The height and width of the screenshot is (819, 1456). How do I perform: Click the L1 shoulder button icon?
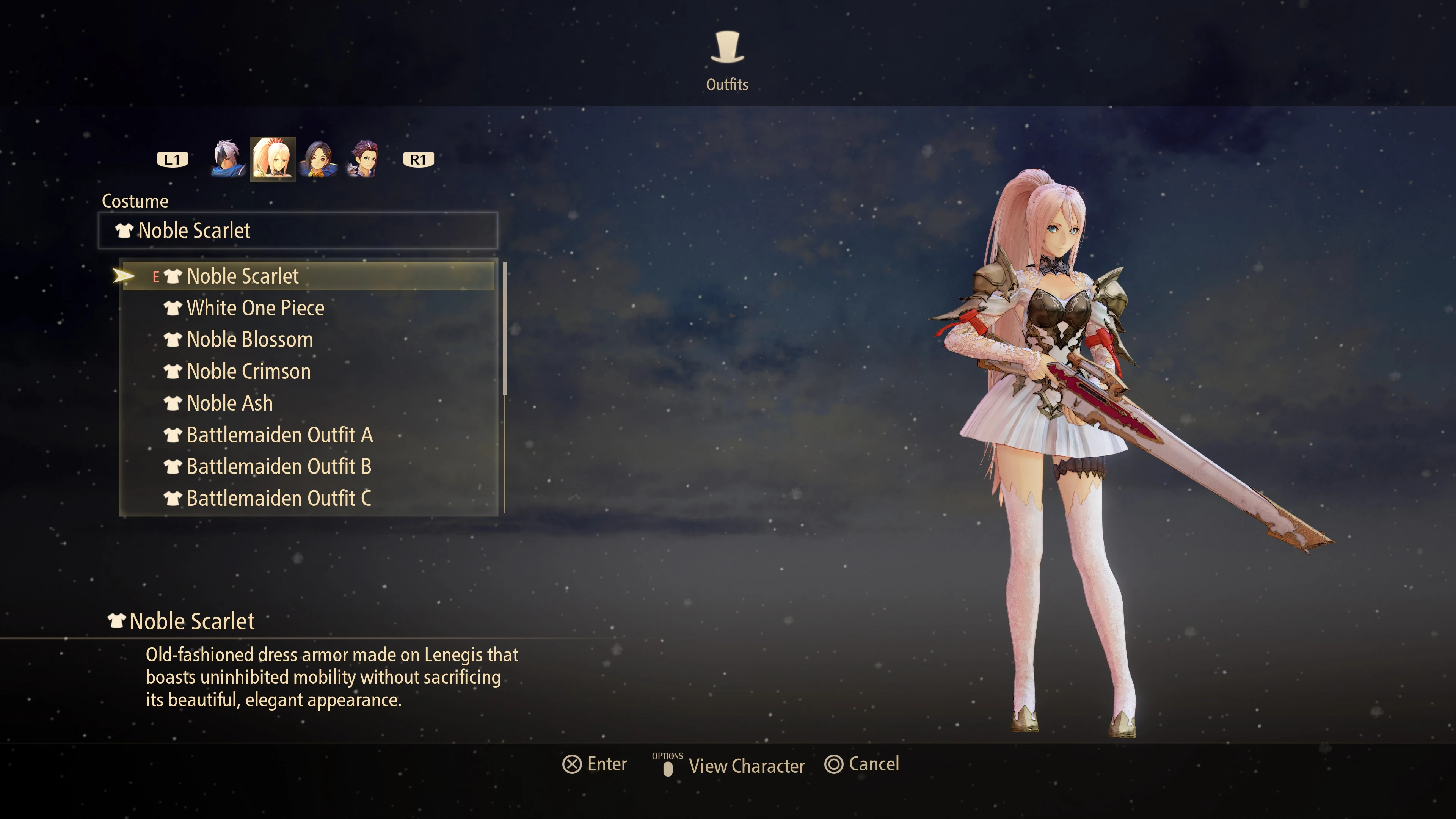click(x=173, y=159)
